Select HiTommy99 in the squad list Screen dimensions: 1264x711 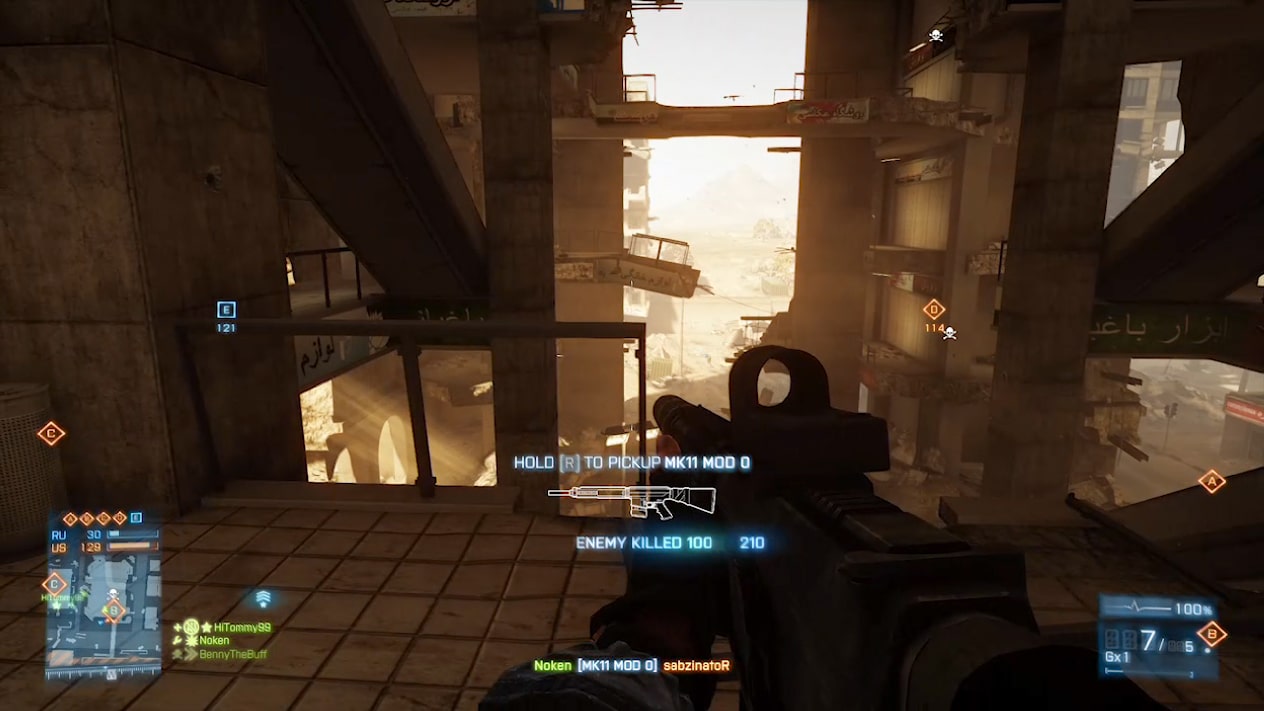(242, 627)
